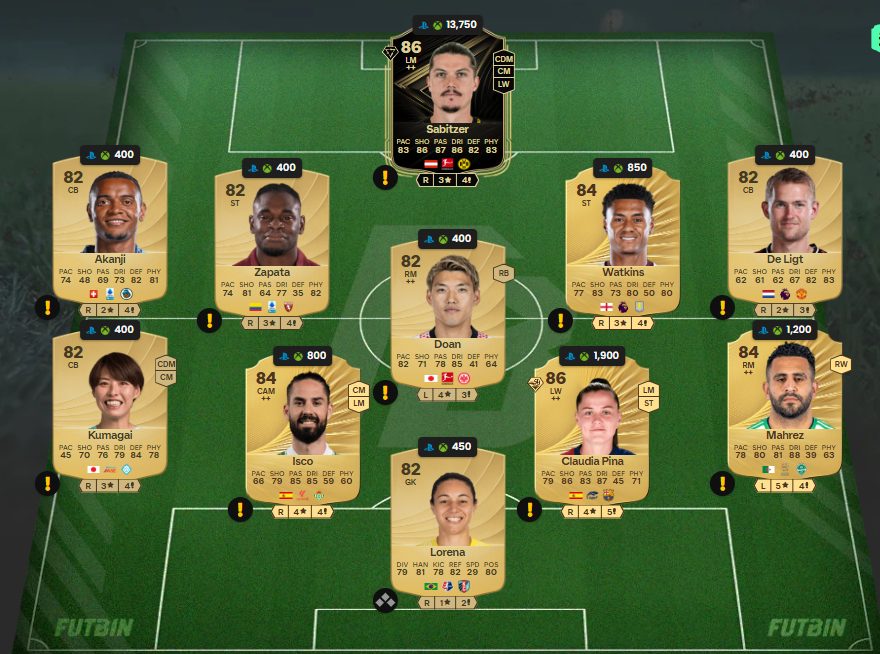The image size is (880, 654).
Task: Click the warning icon beside Akanji
Action: [x=47, y=308]
